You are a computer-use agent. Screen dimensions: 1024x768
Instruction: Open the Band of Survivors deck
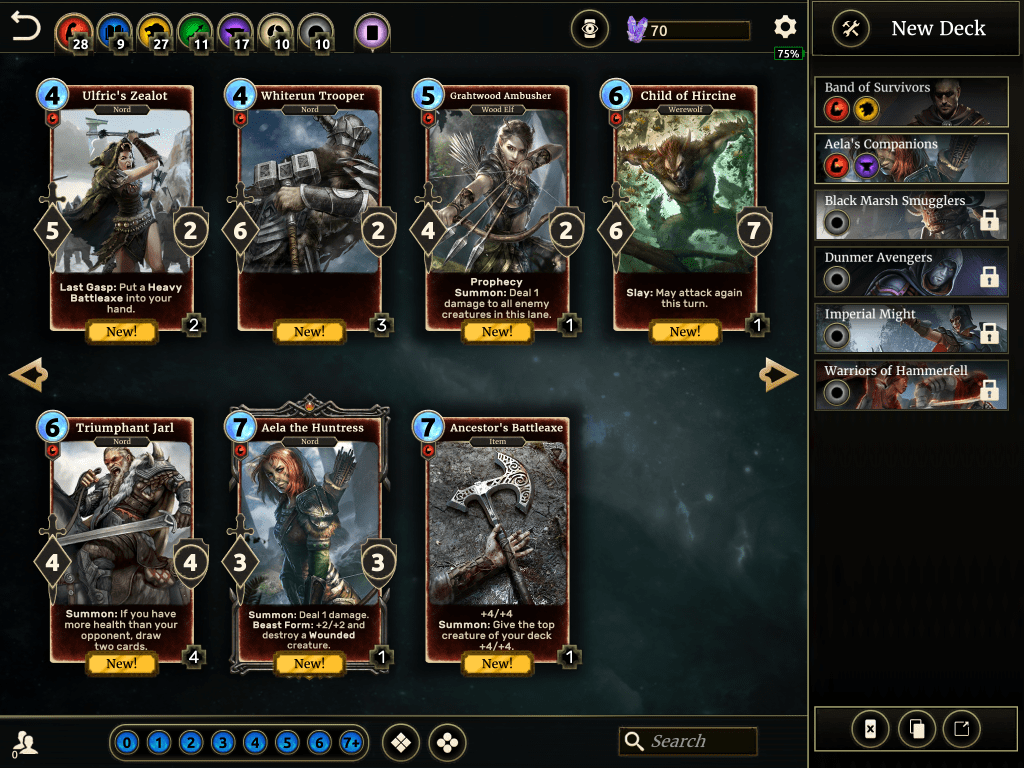point(910,98)
